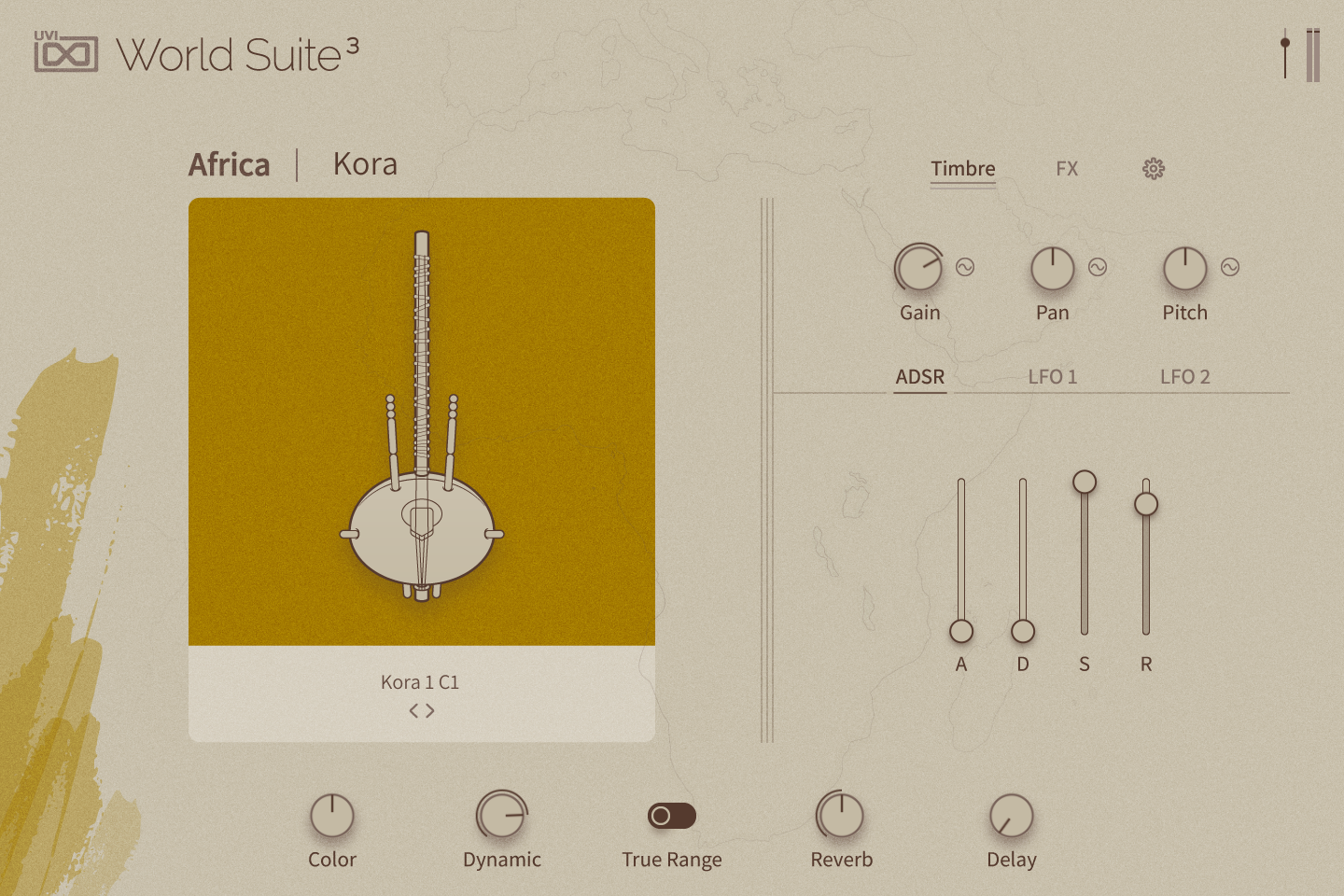Click the Kora instrument illustration
This screenshot has height=896, width=1344.
[422, 420]
